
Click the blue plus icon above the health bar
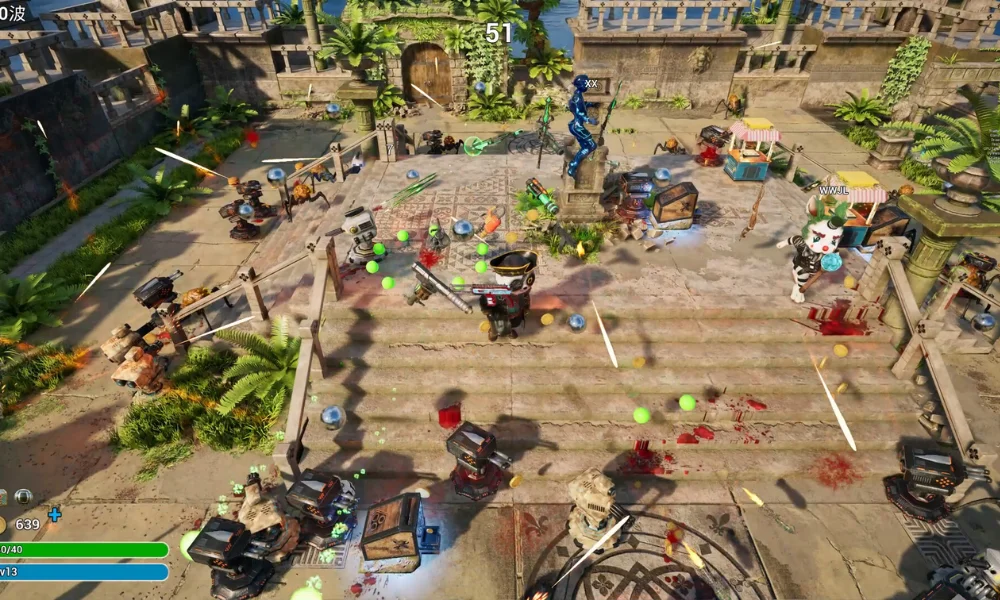tap(54, 514)
